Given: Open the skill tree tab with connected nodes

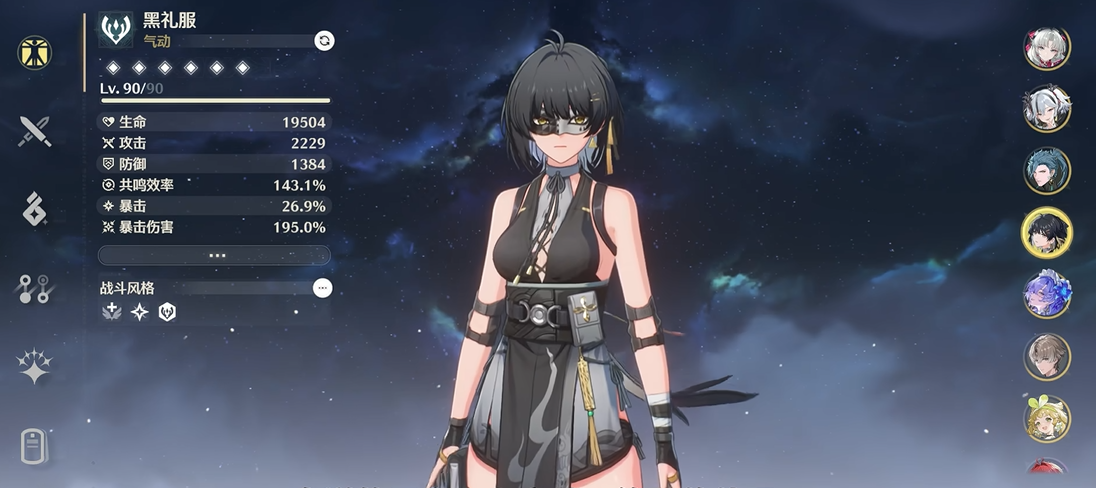Looking at the screenshot, I should click(35, 289).
